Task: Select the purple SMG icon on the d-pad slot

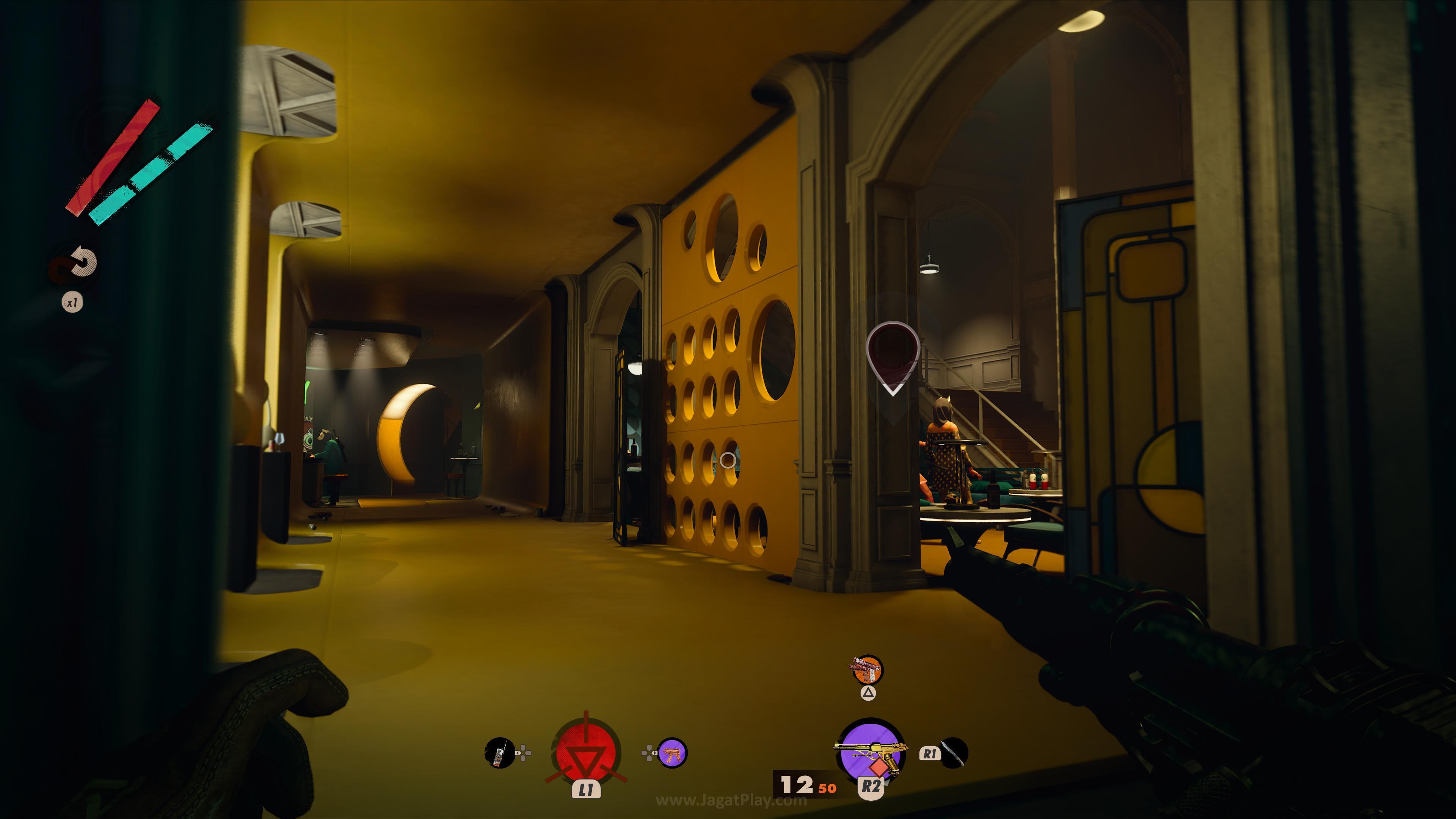Action: coord(673,752)
